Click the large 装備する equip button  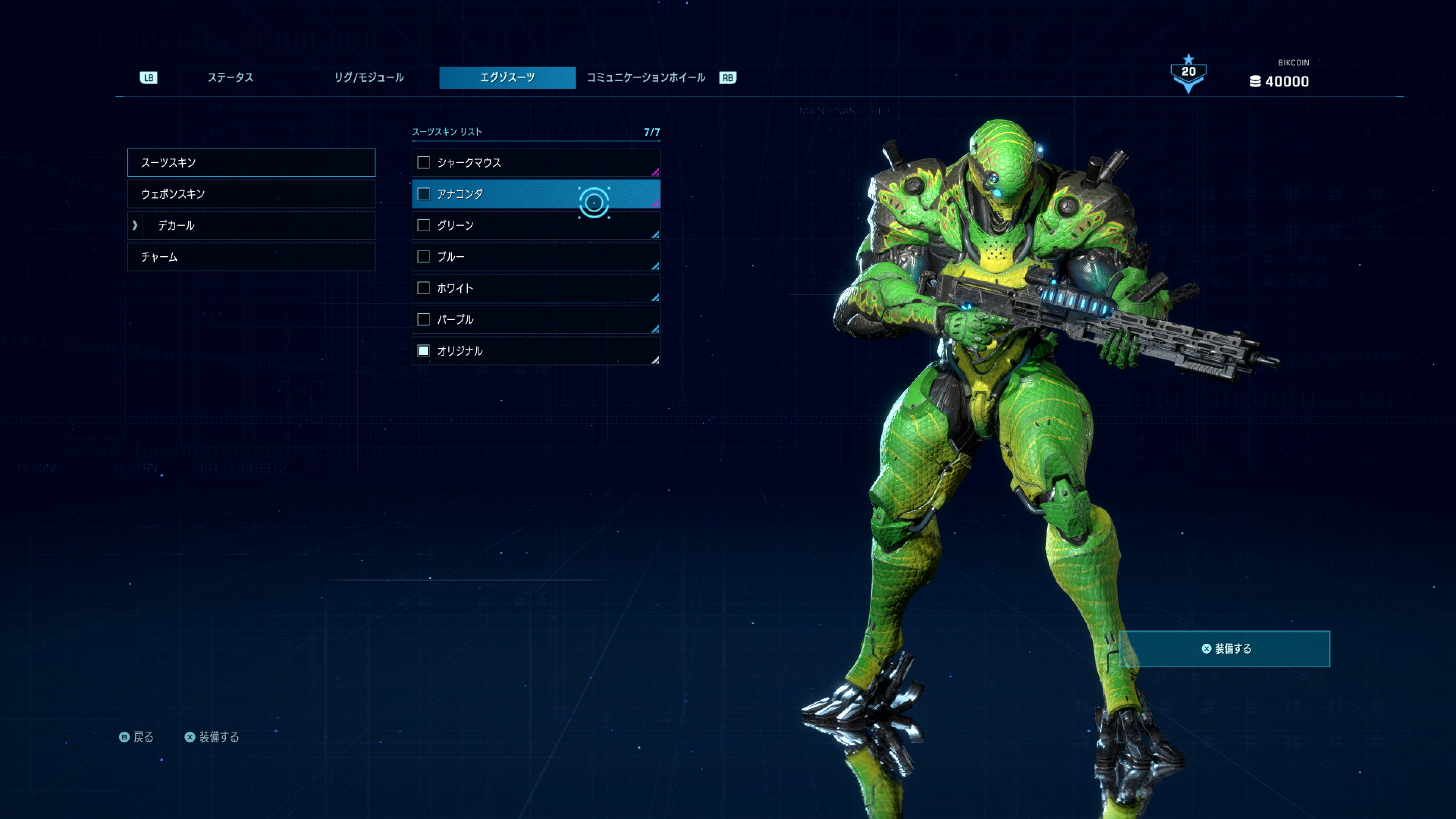(x=1224, y=649)
